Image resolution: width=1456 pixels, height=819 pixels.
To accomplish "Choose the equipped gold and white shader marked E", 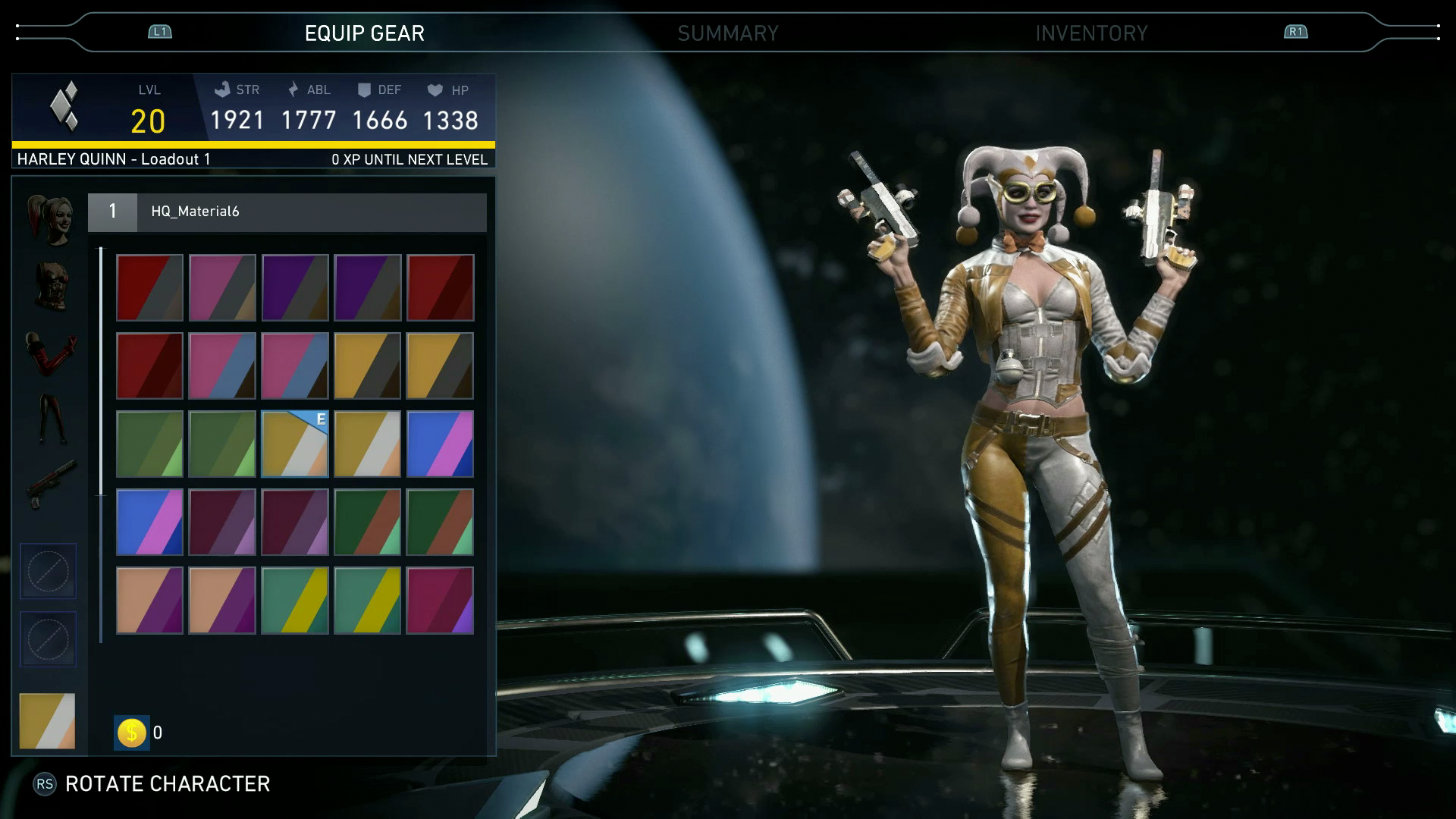I will [295, 444].
